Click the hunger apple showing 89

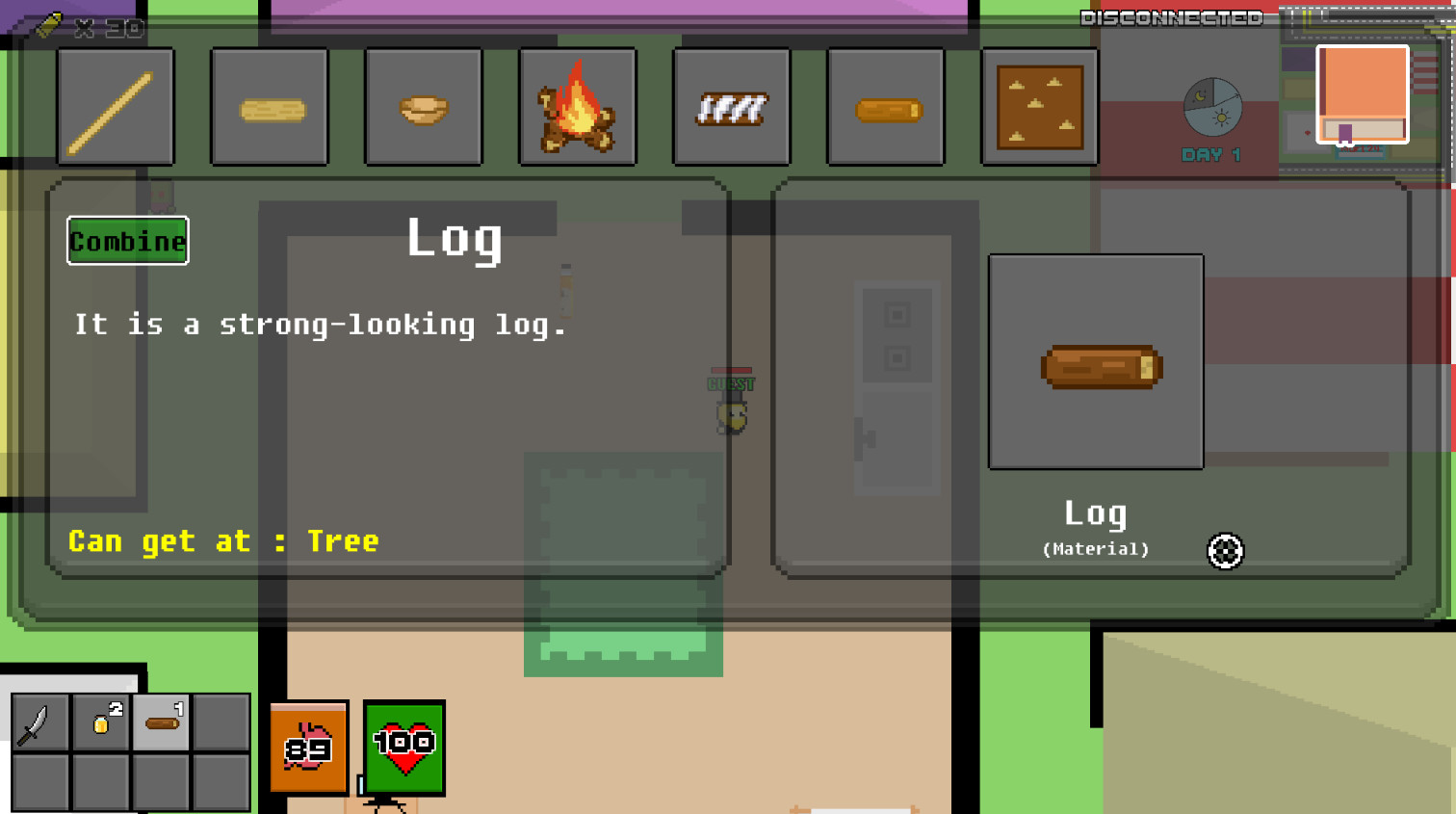(308, 749)
